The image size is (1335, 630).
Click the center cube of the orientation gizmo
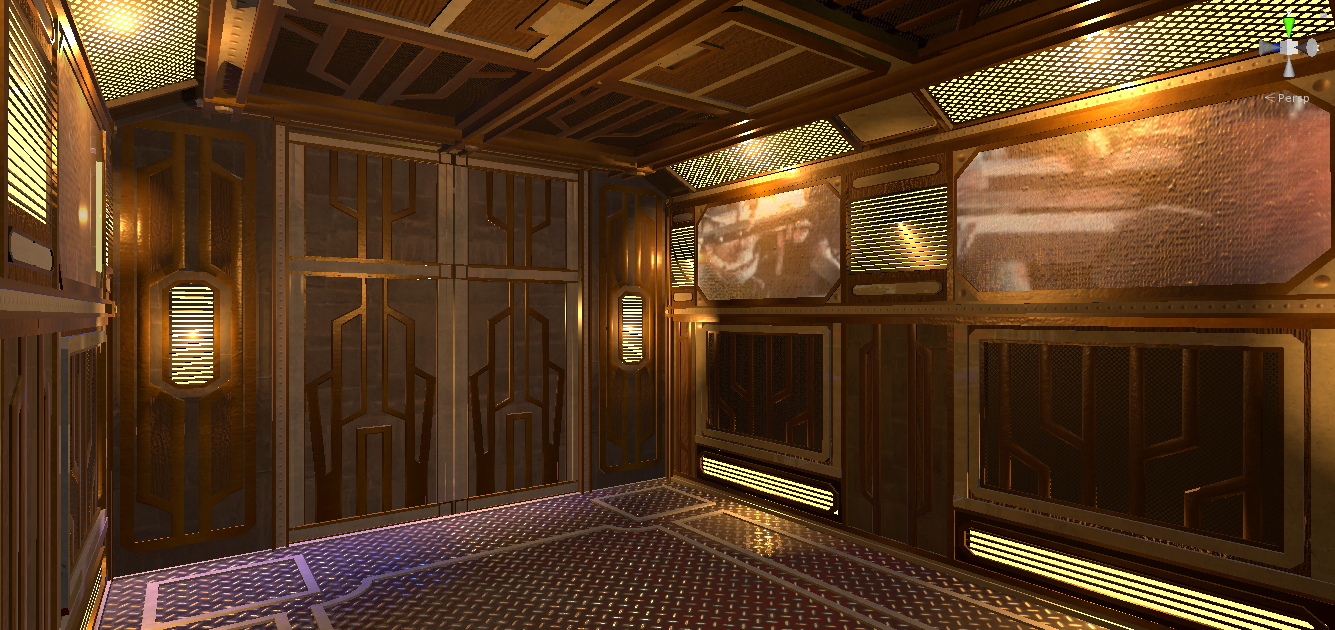(x=1289, y=48)
